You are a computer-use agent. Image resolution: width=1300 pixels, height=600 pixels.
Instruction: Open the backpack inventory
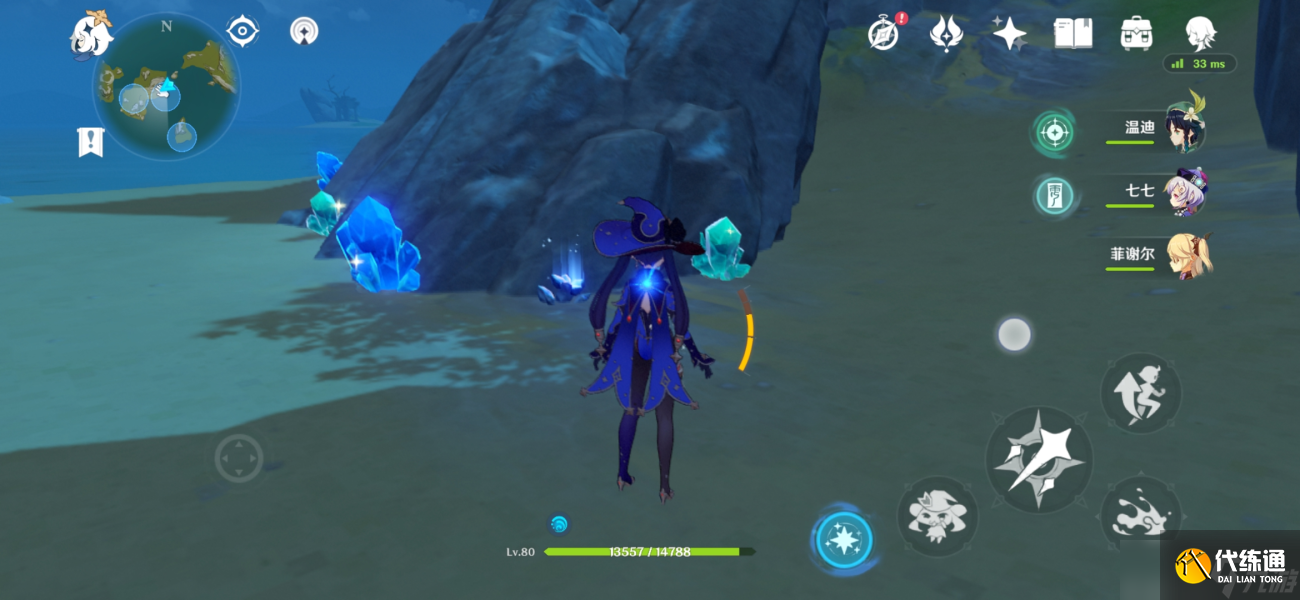[1136, 33]
